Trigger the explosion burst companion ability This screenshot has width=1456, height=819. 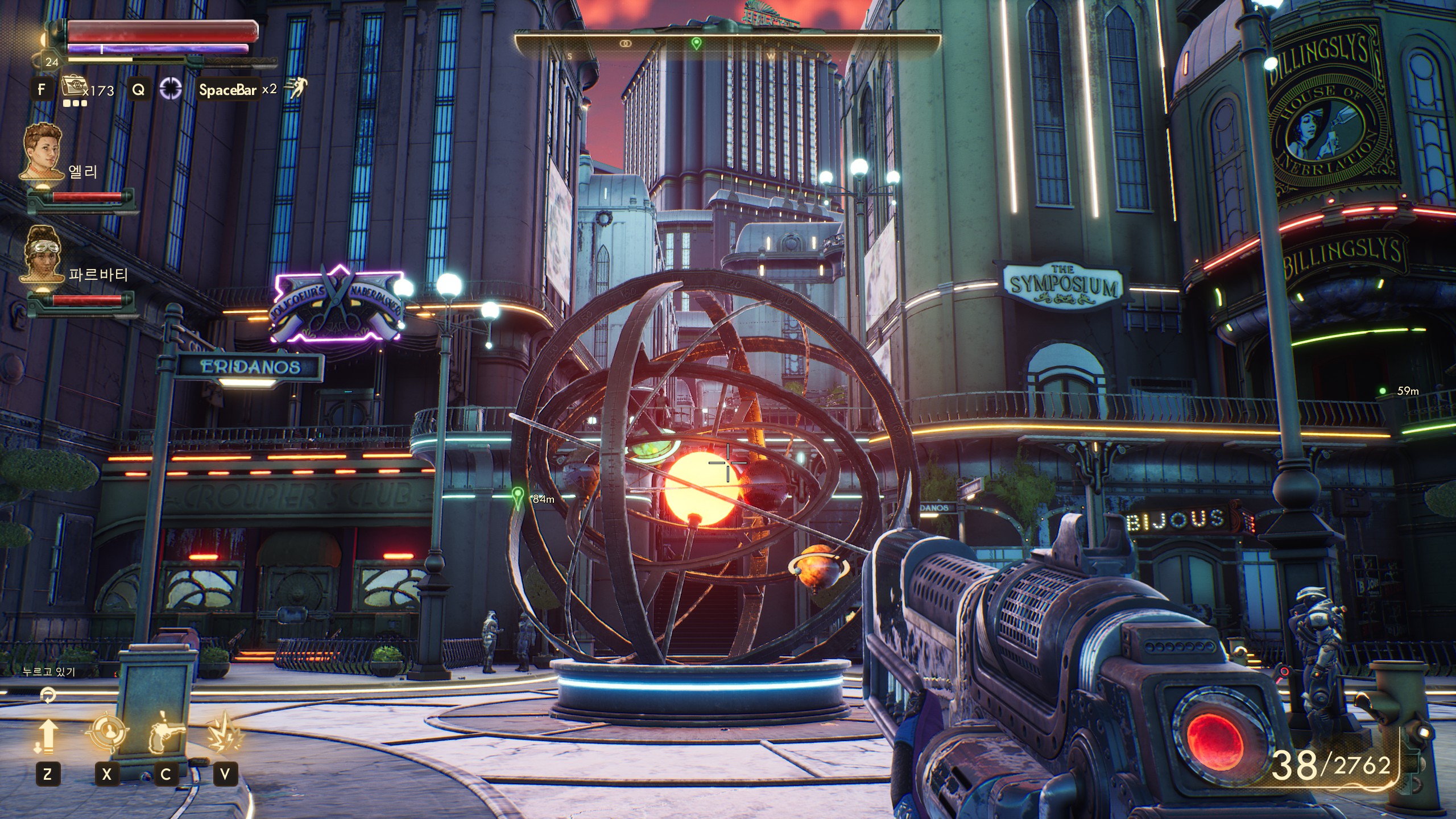pos(225,734)
